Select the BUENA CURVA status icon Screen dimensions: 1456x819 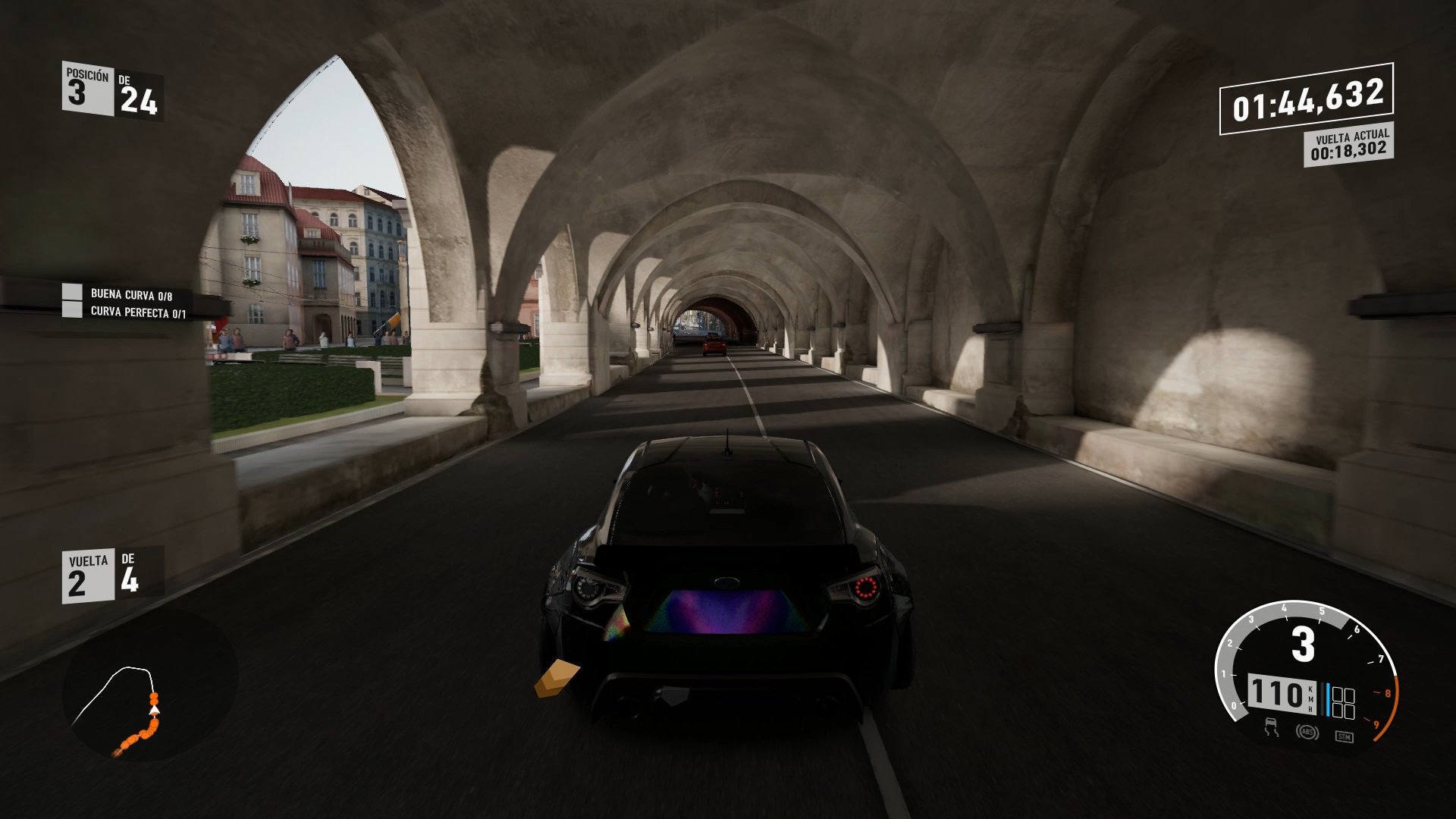pos(72,290)
